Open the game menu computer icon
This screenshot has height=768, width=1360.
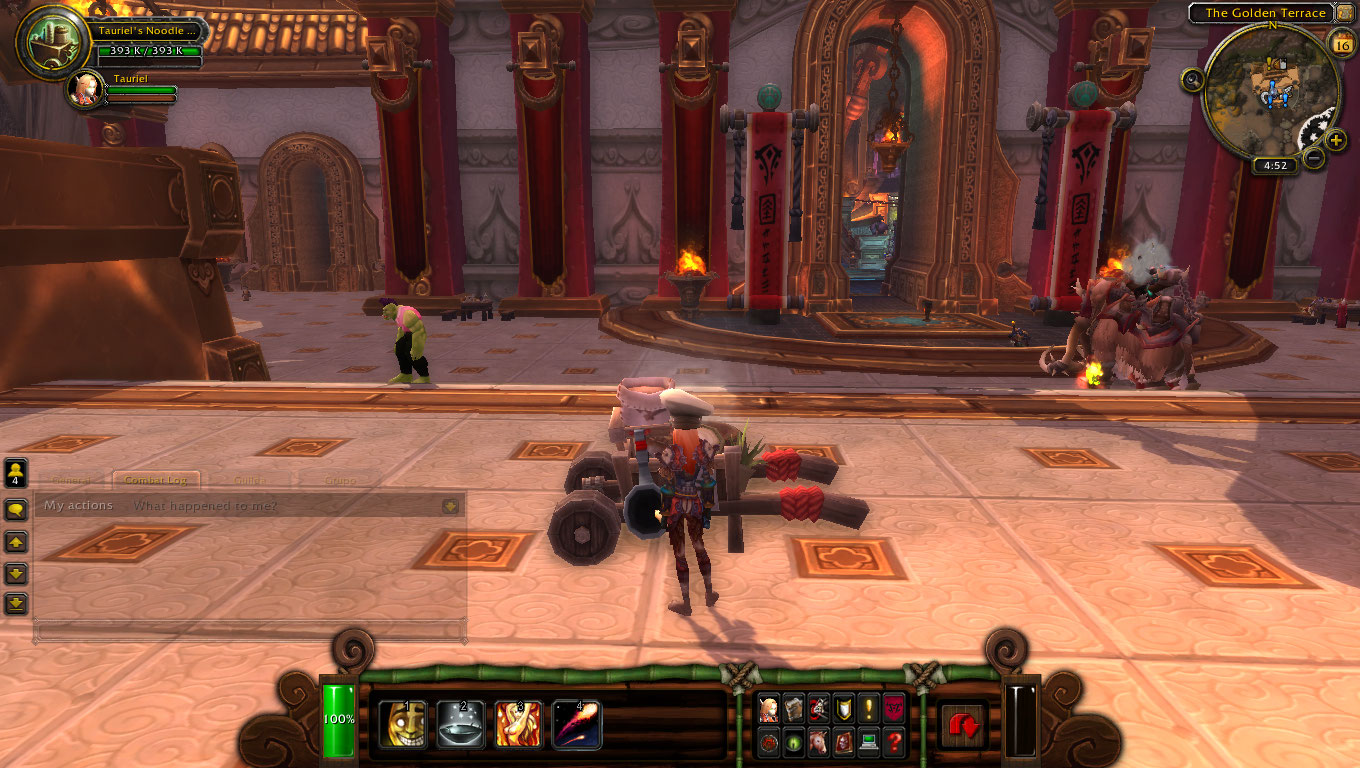pyautogui.click(x=869, y=742)
